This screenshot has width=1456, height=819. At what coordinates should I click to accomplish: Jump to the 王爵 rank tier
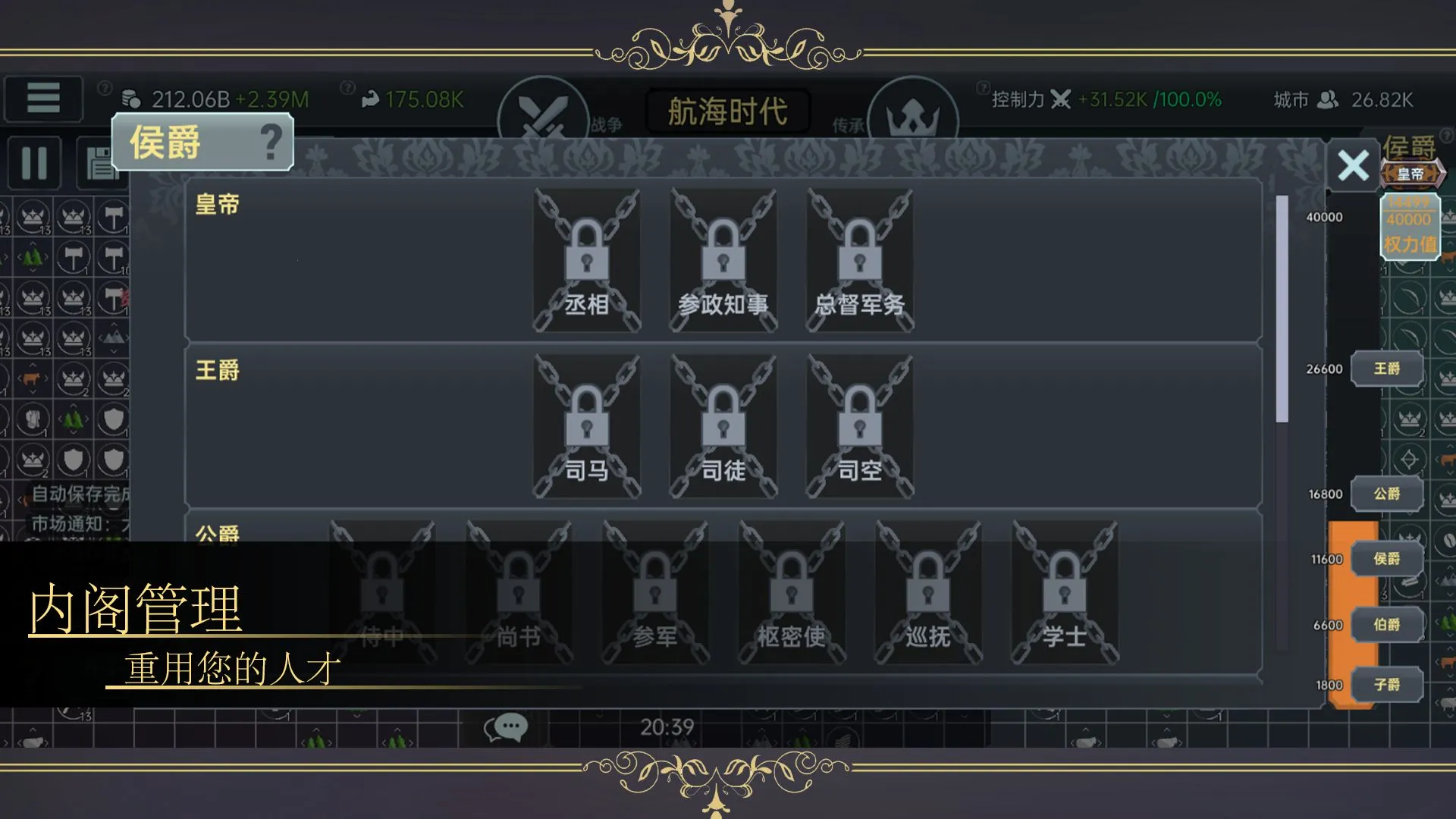point(1386,369)
